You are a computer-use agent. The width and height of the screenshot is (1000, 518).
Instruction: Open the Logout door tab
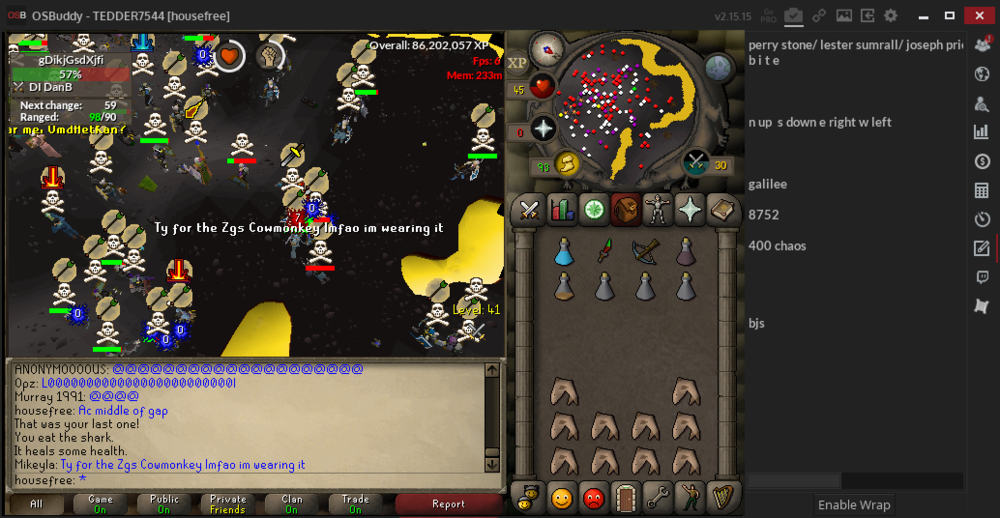coord(625,496)
